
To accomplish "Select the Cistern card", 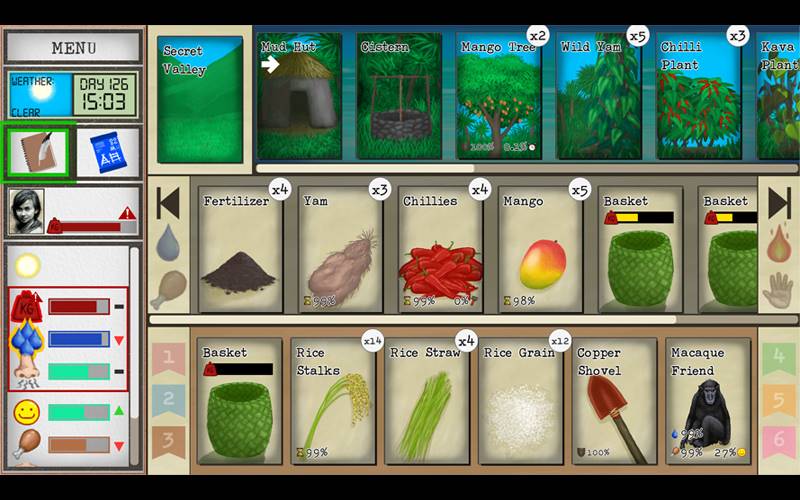I will coord(399,97).
